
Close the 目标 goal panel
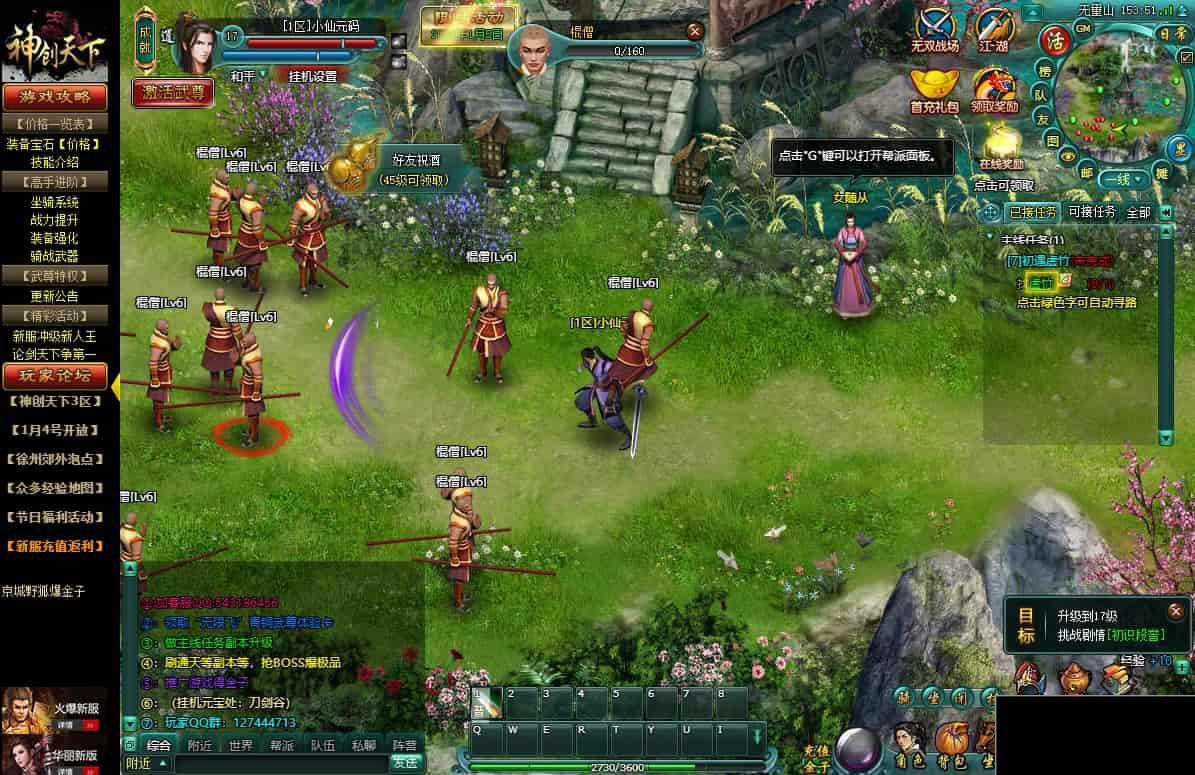pos(1175,610)
